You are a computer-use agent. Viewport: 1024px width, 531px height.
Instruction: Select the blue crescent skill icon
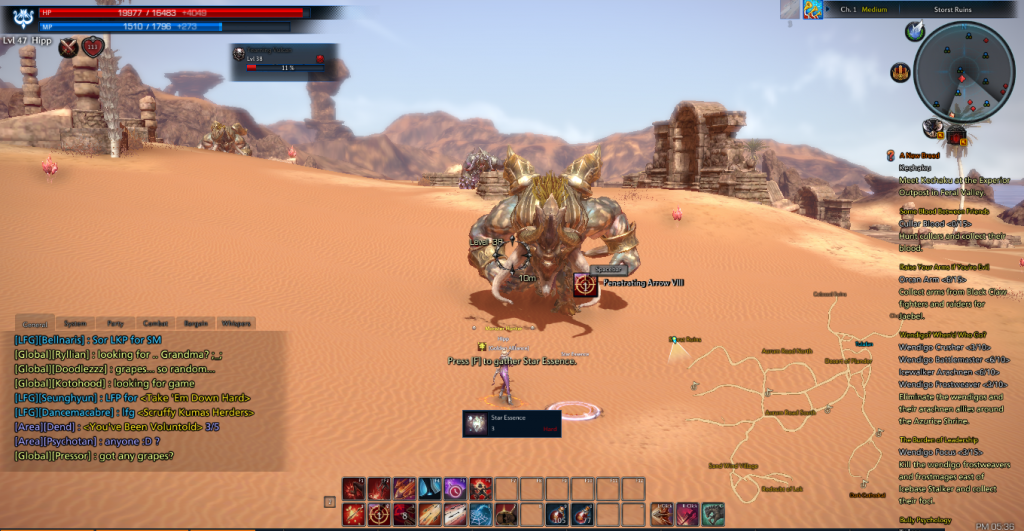430,488
